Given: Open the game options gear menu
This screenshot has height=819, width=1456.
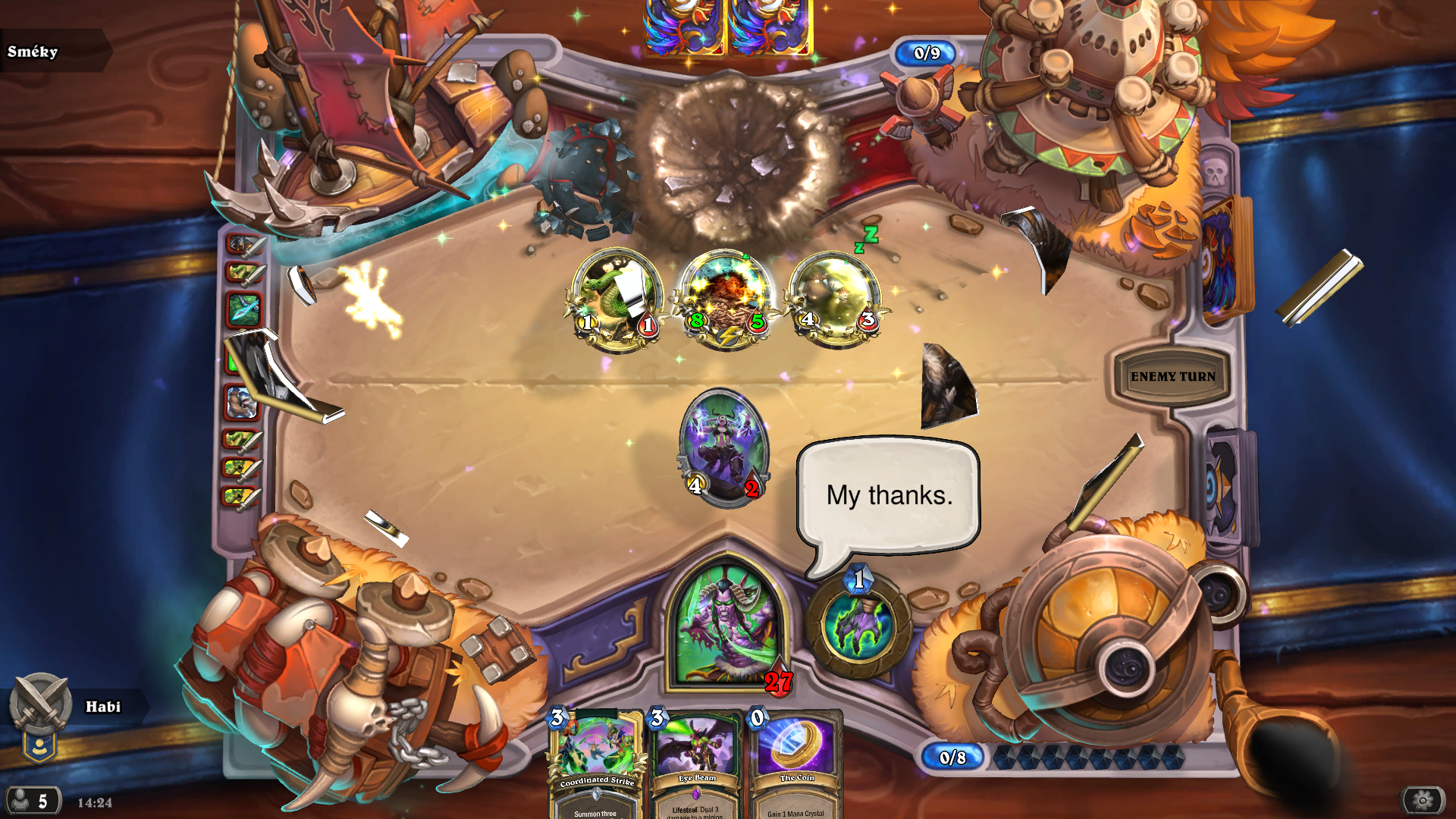Looking at the screenshot, I should 1423,799.
